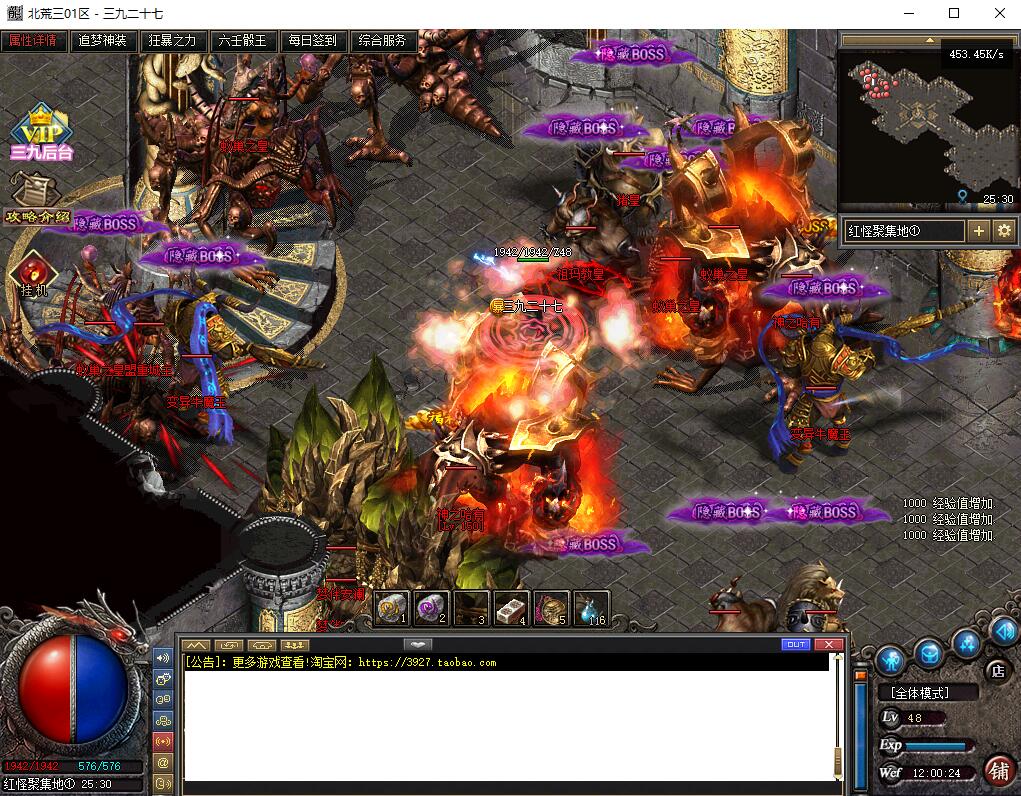The height and width of the screenshot is (796, 1021).
Task: Open the character panel warrior icon
Action: pos(890,659)
